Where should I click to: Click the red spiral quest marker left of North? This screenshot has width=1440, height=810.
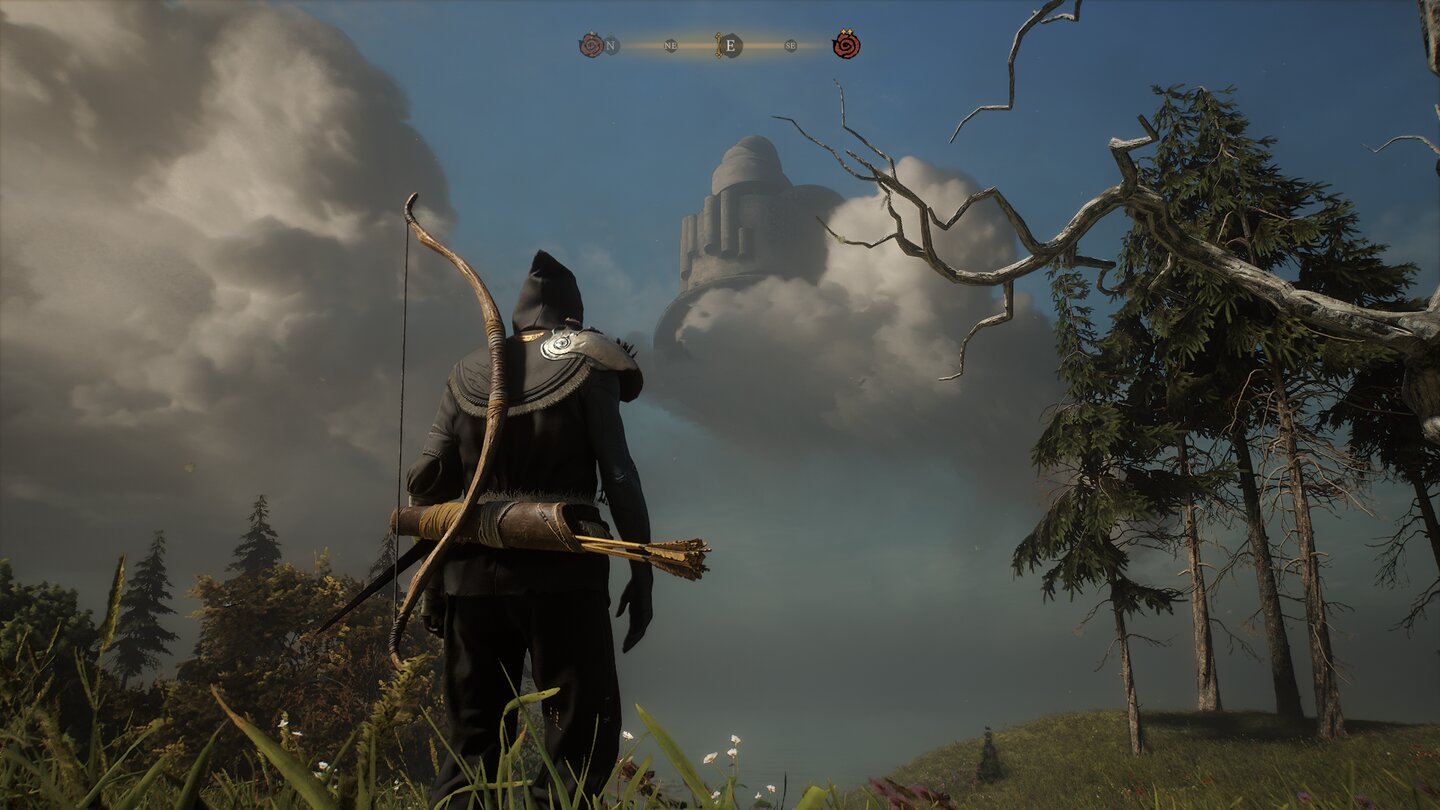click(x=592, y=44)
